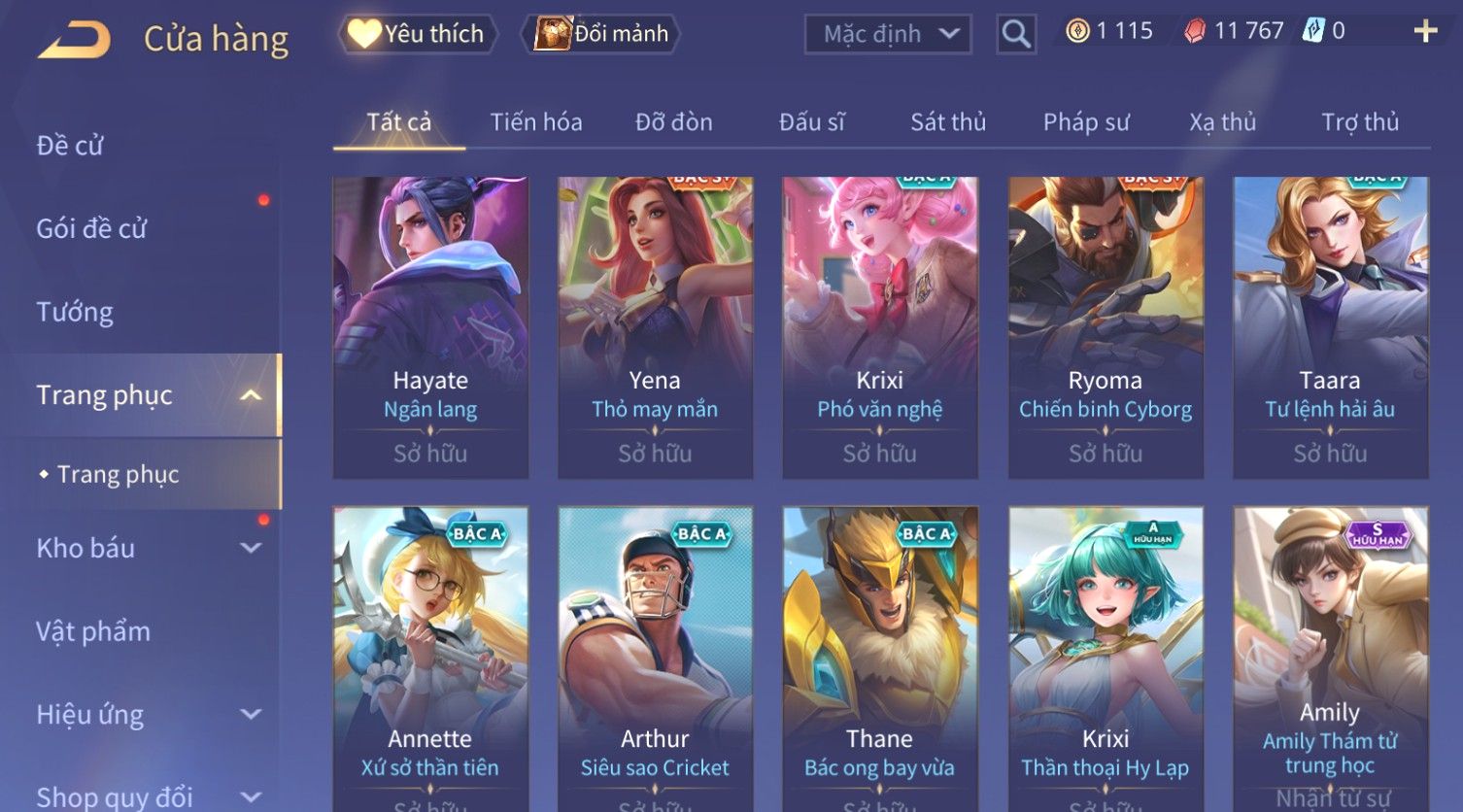
Task: Open the Yêu thích favorites filter
Action: click(x=418, y=34)
